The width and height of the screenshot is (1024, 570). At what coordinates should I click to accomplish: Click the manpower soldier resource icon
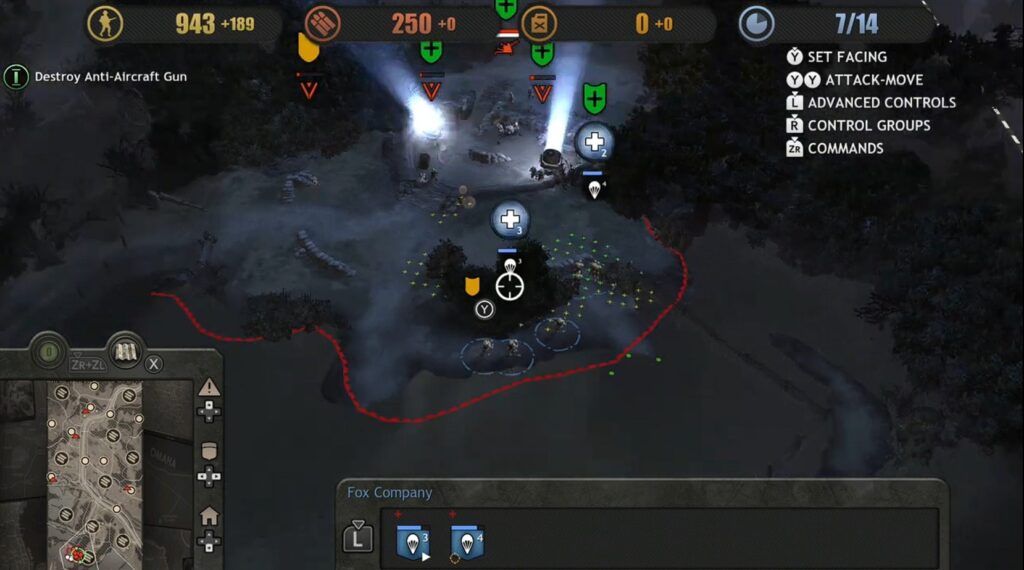(x=104, y=24)
